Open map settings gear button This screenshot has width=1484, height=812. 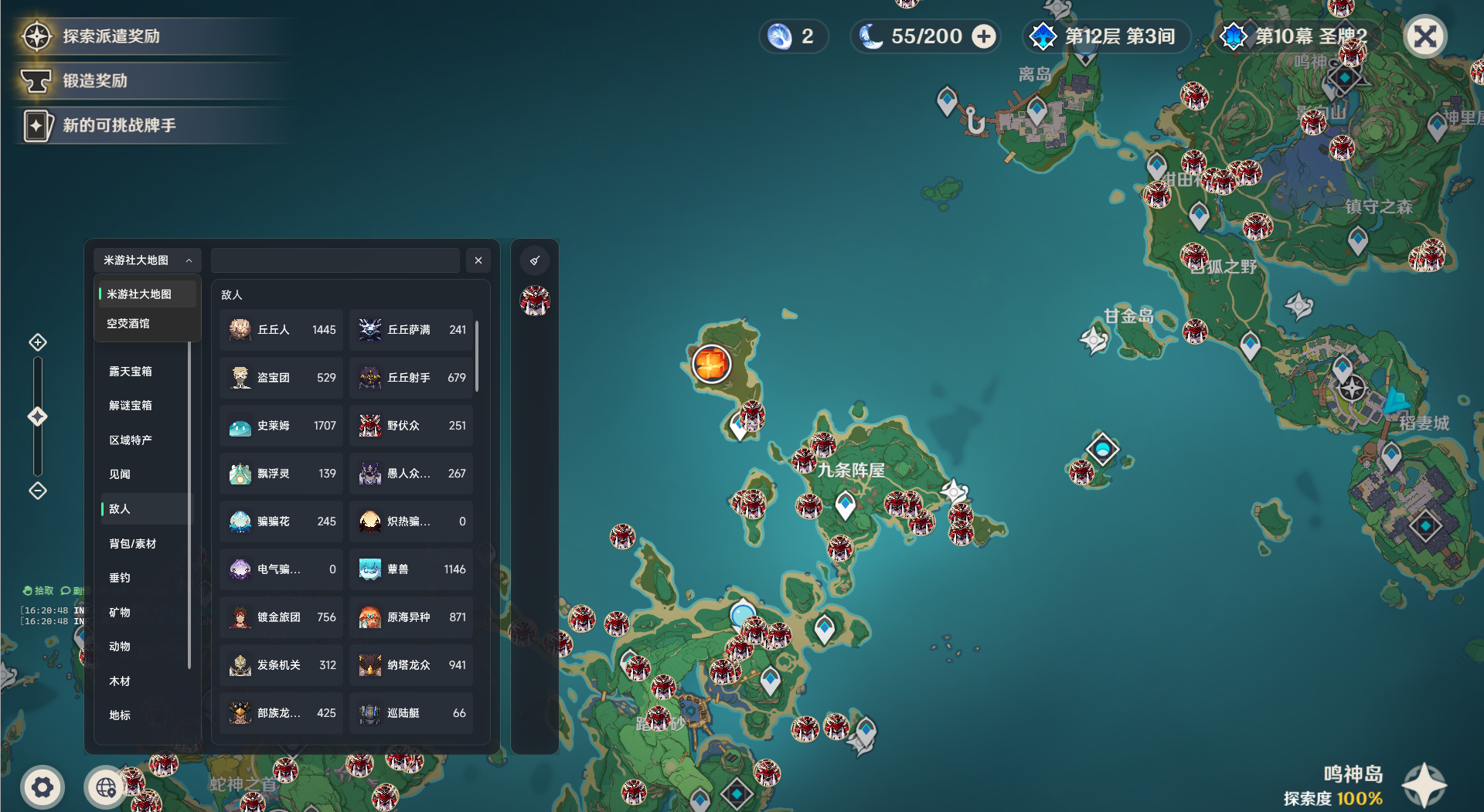coord(43,787)
